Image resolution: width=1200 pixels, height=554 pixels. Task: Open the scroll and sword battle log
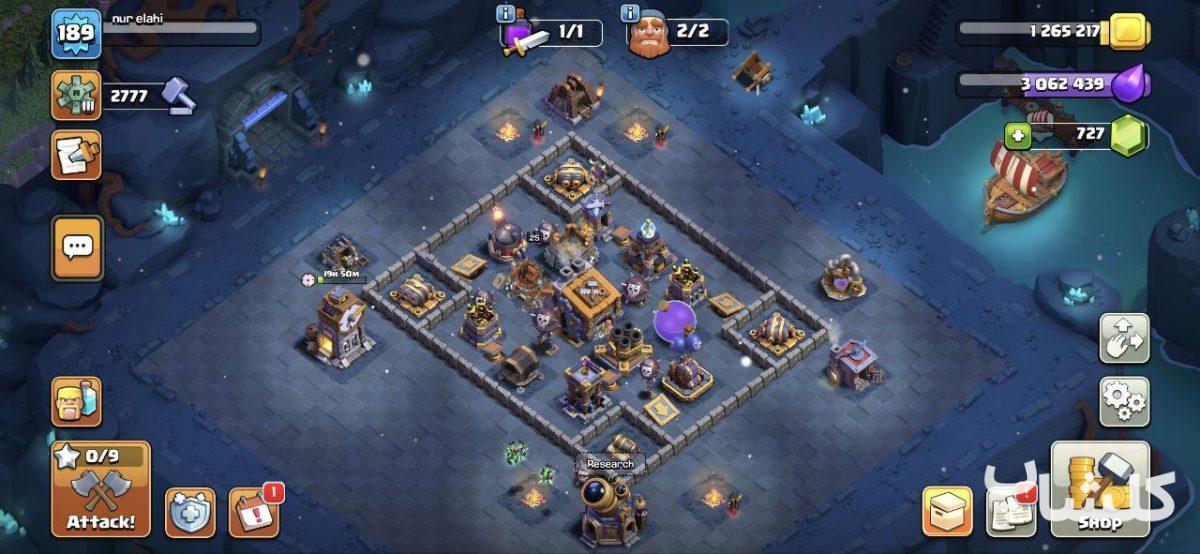(x=76, y=155)
